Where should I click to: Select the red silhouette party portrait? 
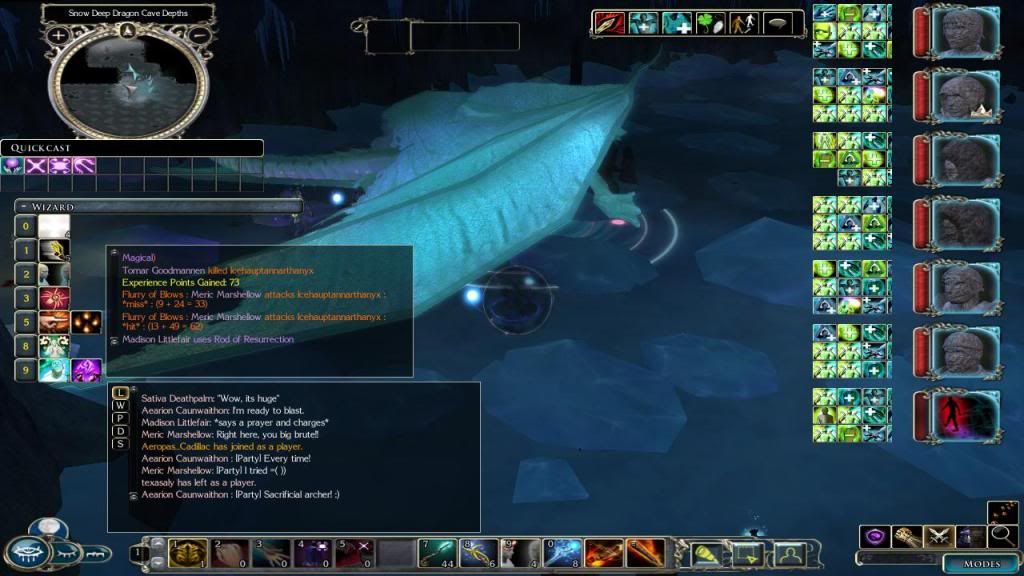pyautogui.click(x=965, y=416)
